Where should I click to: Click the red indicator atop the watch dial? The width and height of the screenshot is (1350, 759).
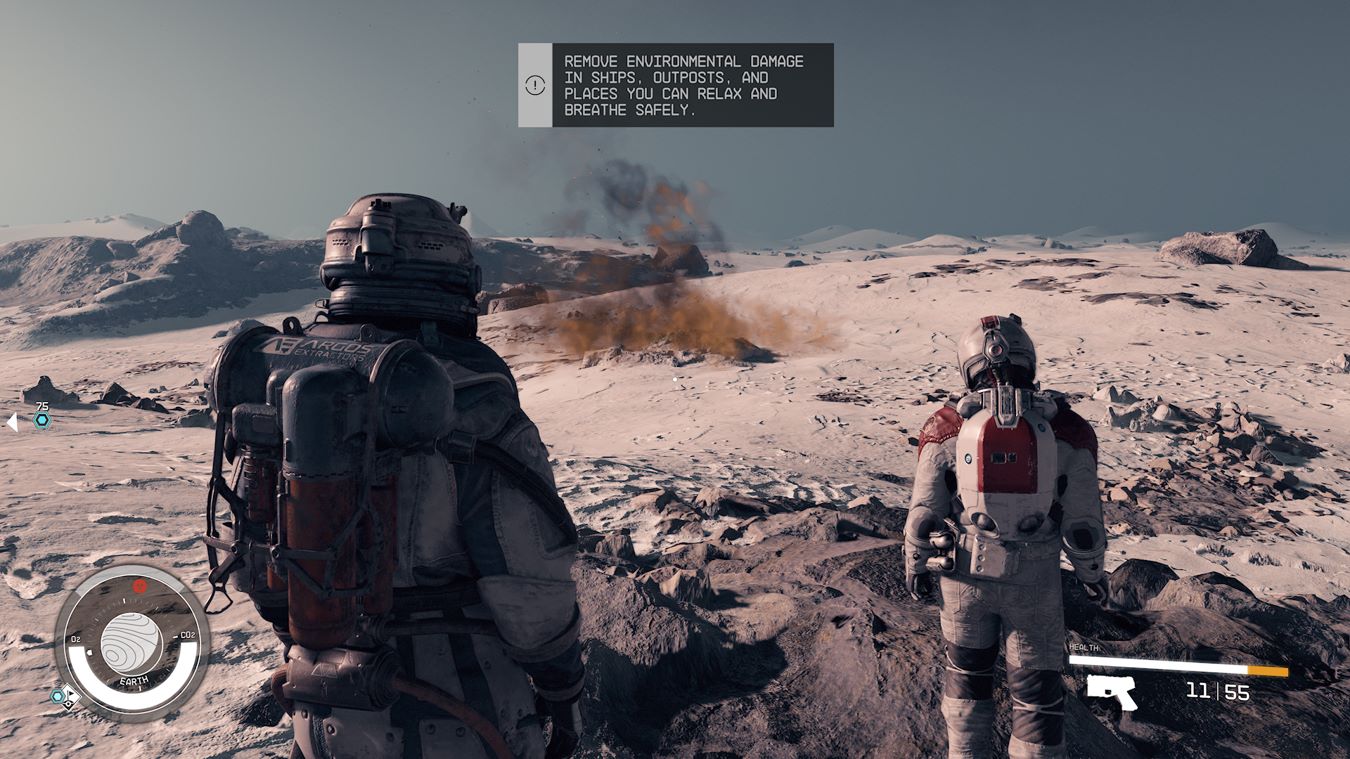[140, 585]
